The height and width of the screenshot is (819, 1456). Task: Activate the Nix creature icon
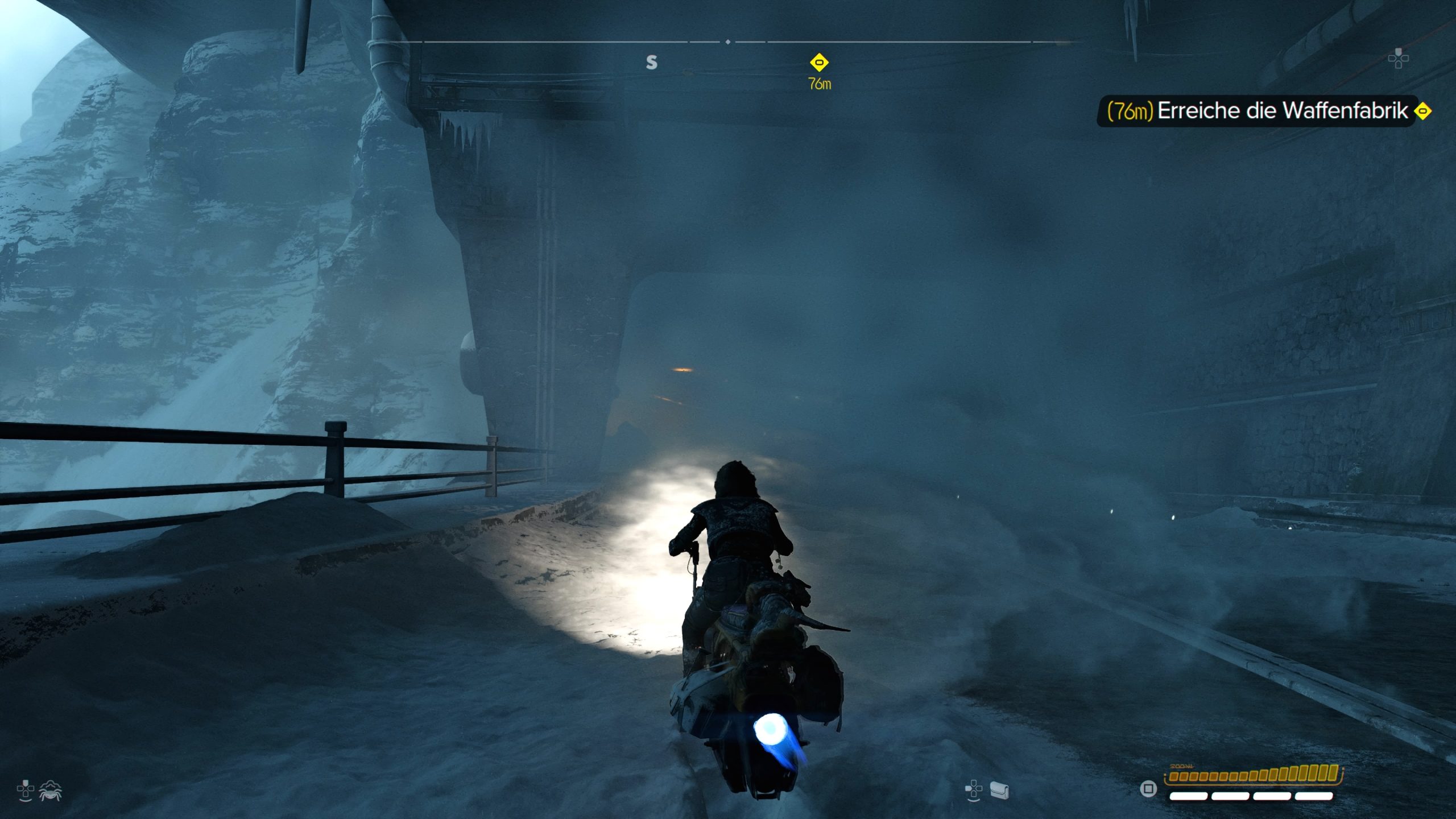pos(51,791)
